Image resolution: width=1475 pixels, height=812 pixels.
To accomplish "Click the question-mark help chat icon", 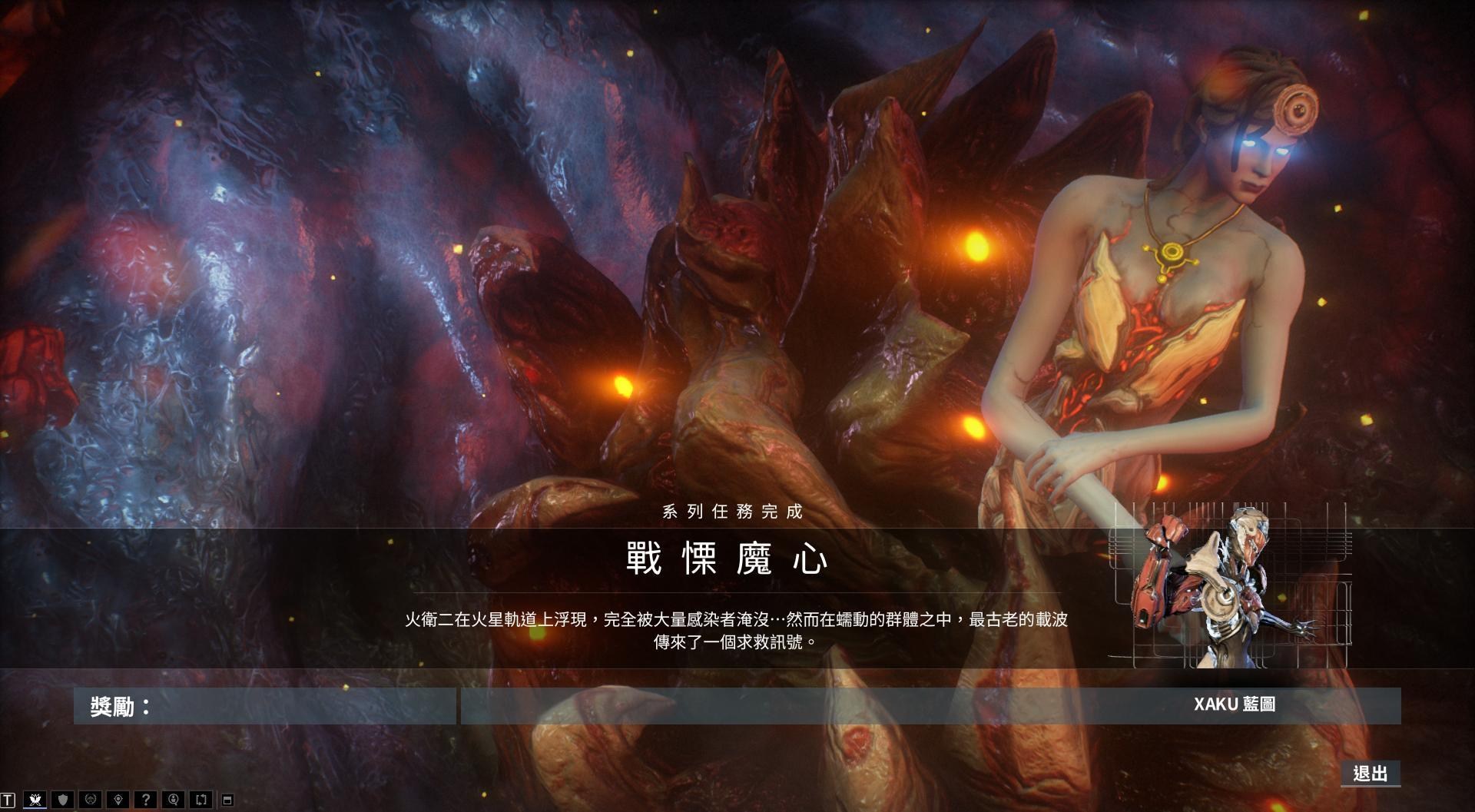I will pyautogui.click(x=147, y=799).
